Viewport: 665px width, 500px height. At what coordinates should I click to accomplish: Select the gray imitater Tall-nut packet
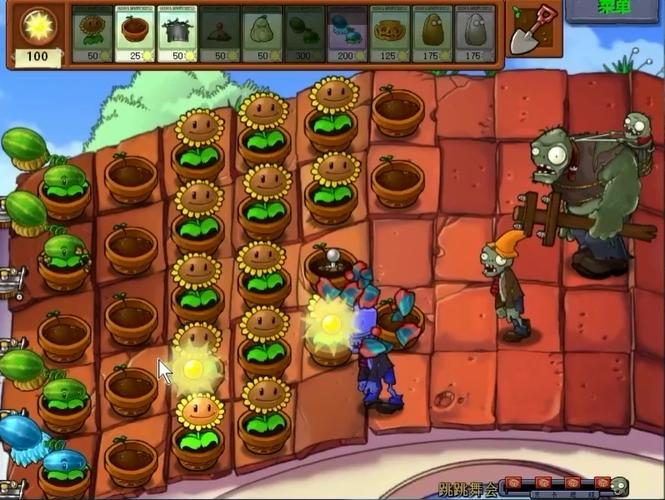[474, 34]
